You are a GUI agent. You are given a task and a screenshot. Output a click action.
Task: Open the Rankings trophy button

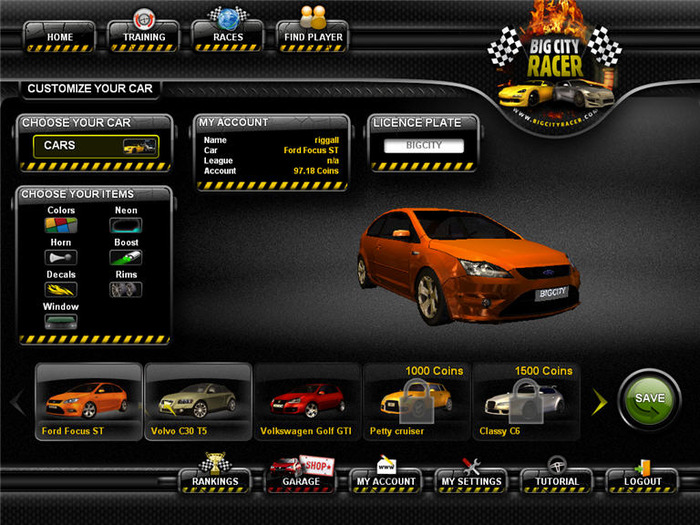(x=215, y=480)
